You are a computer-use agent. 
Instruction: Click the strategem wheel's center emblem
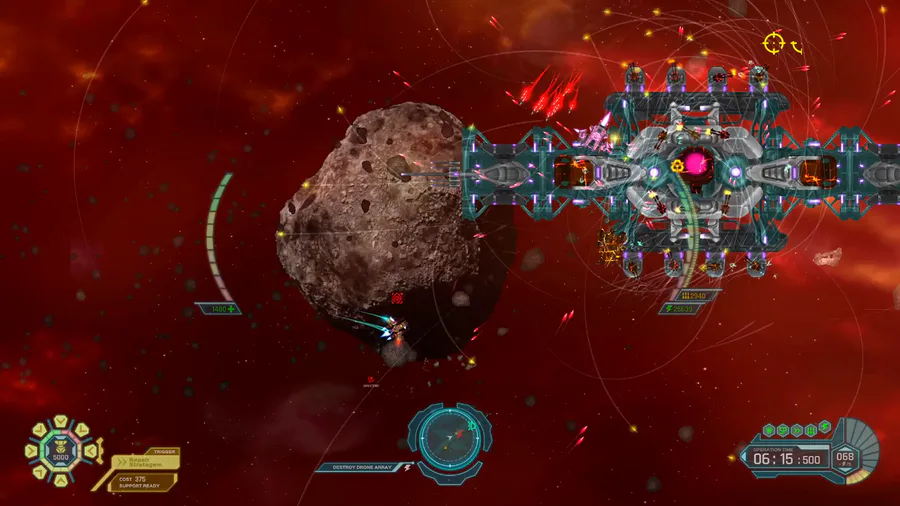[59, 451]
